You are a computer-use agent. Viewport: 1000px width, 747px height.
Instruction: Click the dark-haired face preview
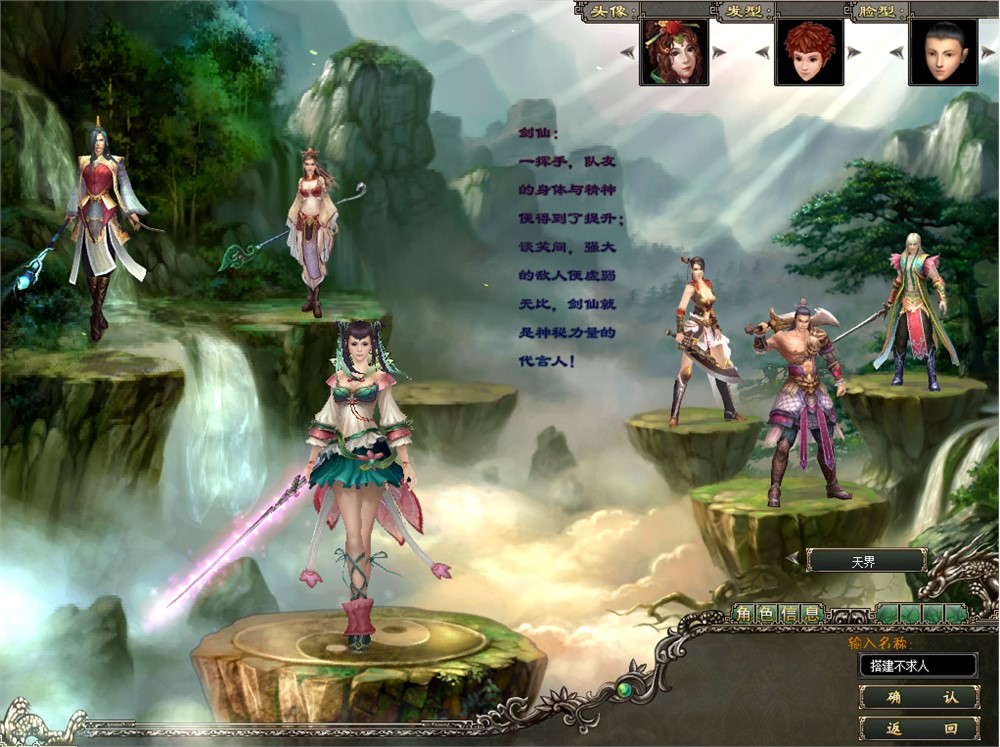(942, 52)
